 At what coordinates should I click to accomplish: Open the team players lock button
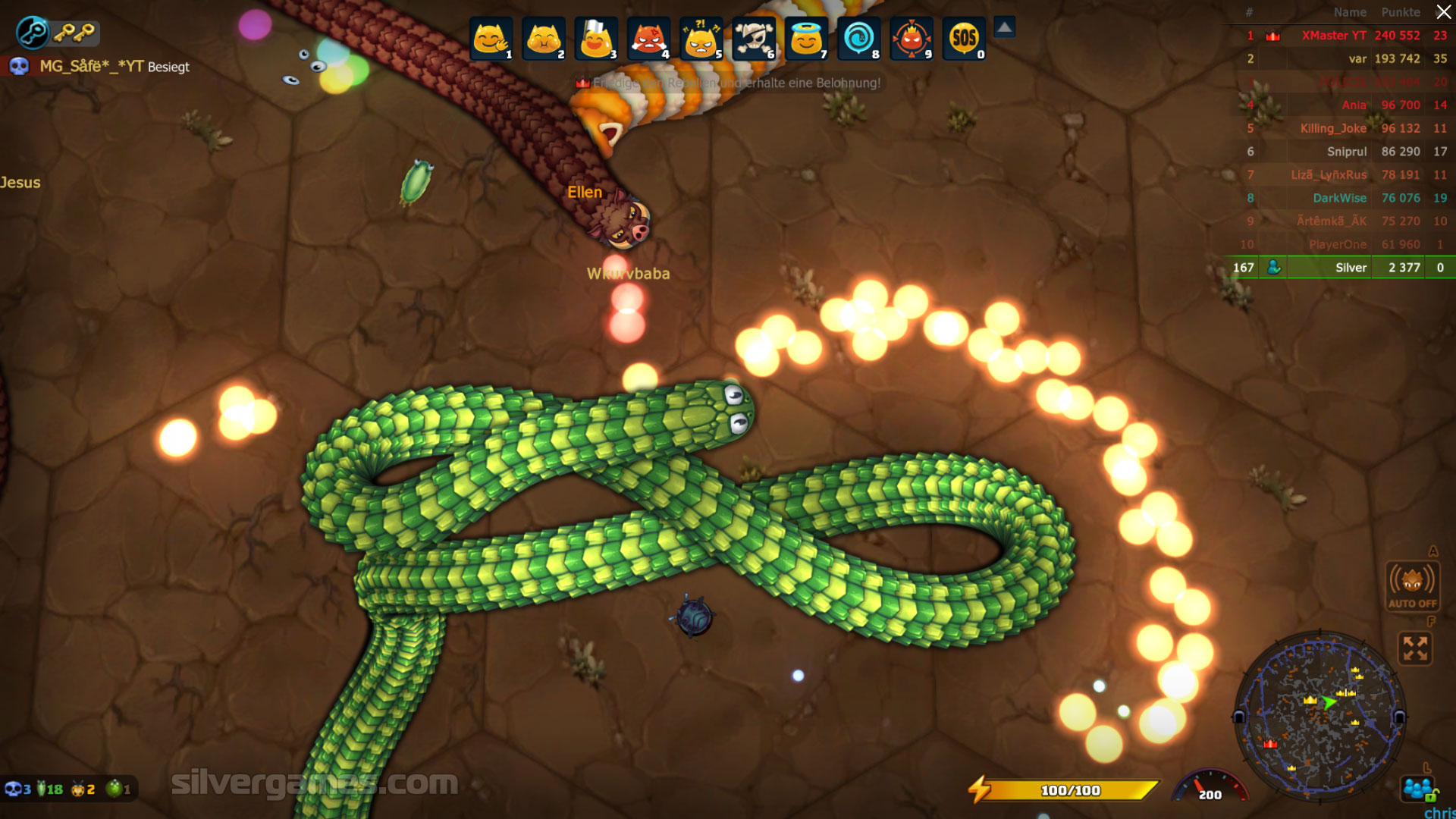click(1419, 789)
